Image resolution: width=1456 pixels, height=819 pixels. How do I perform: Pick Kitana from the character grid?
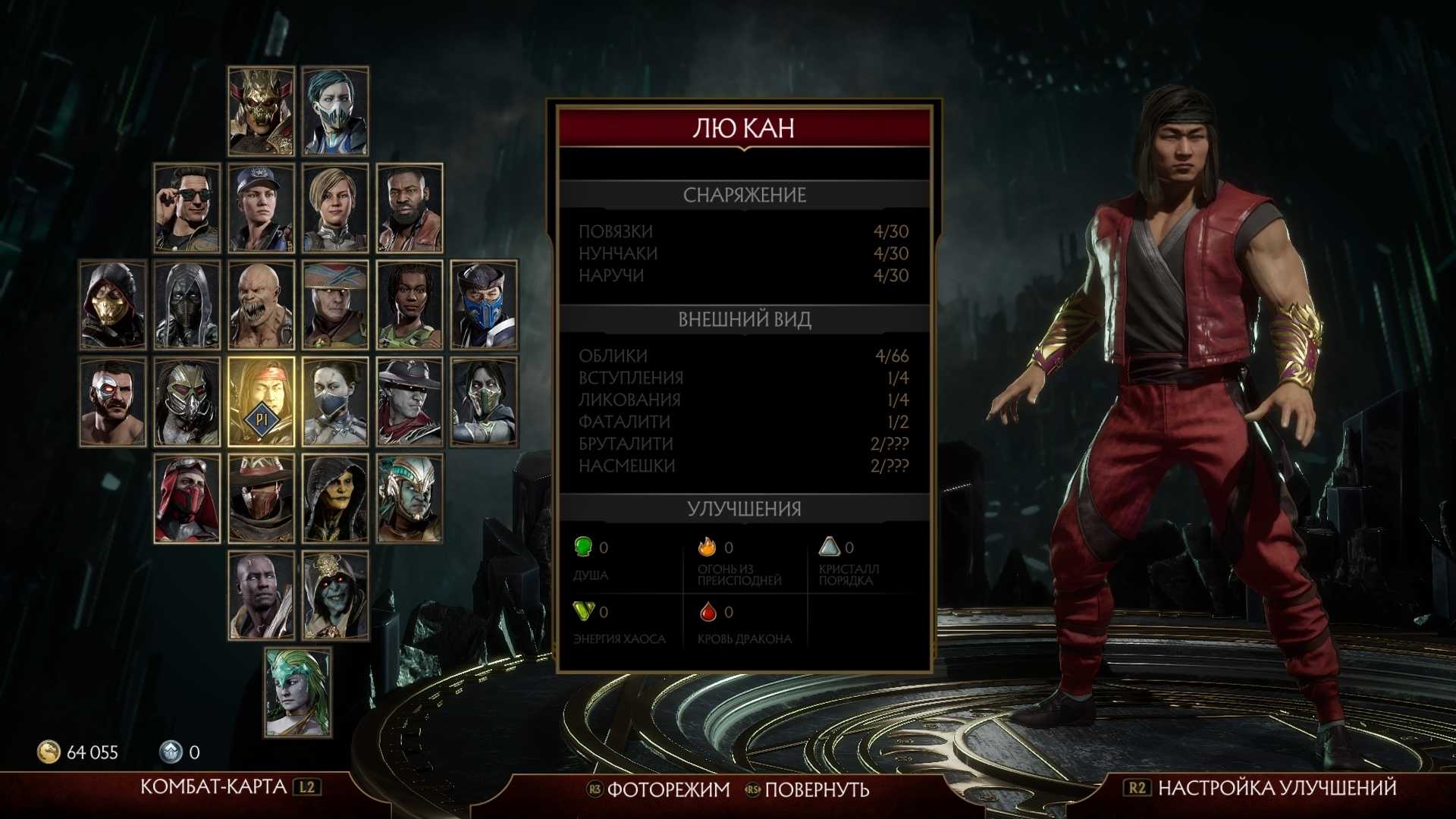point(335,402)
